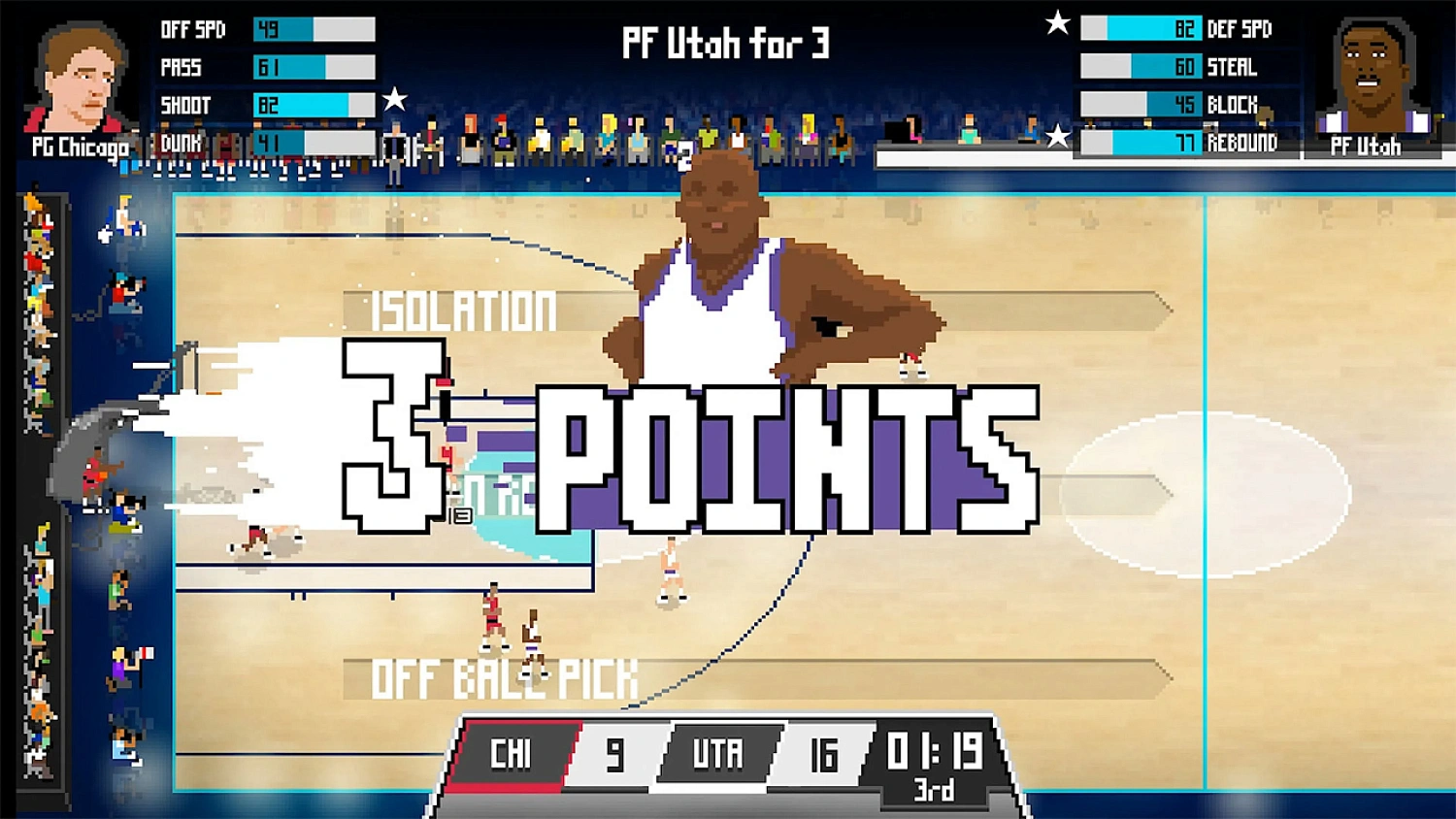Viewport: 1456px width, 819px height.
Task: Select the star beside DEF SPD stat
Action: (1055, 24)
